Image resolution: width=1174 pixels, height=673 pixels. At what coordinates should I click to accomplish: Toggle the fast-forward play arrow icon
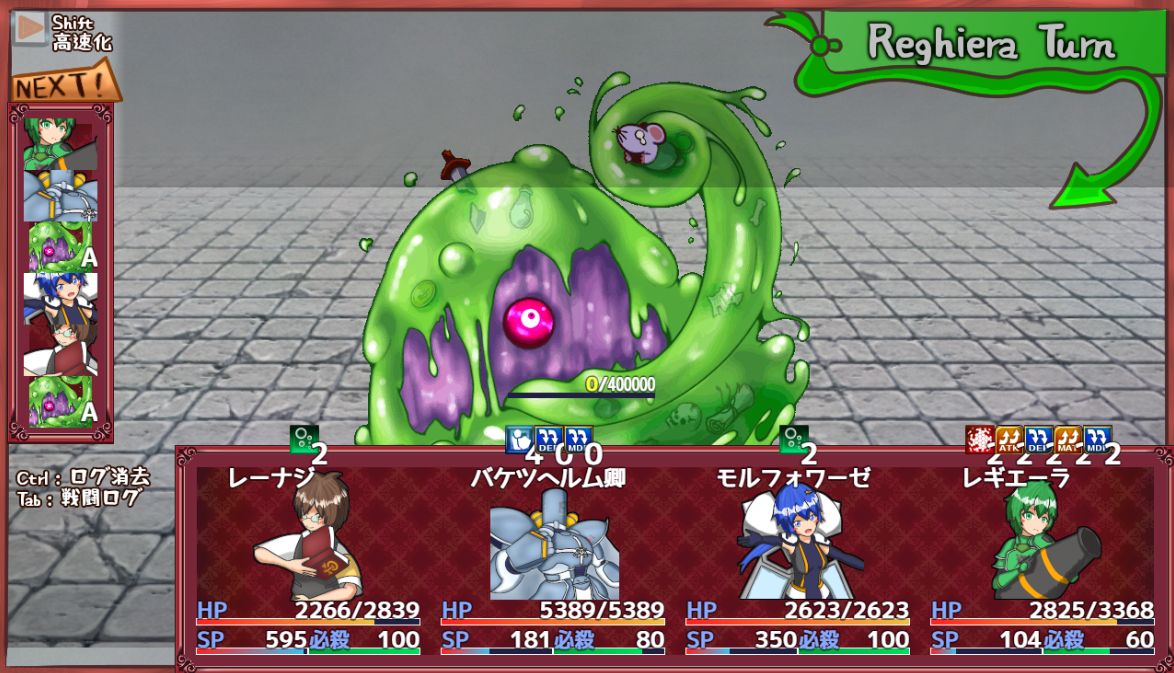click(31, 29)
